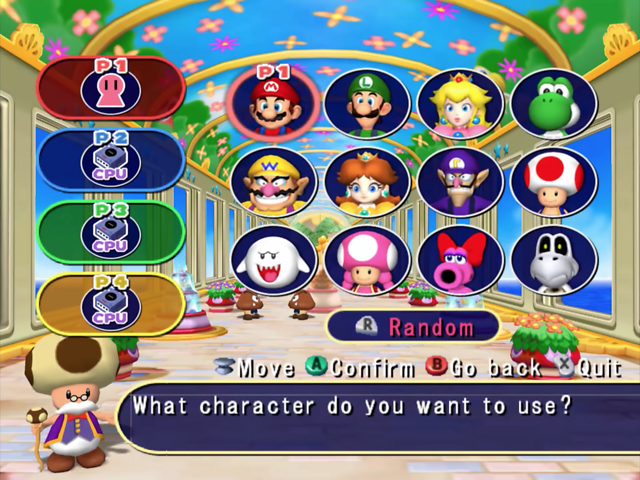Pick Boo from the character grid
Image resolution: width=640 pixels, height=480 pixels.
coord(273,260)
